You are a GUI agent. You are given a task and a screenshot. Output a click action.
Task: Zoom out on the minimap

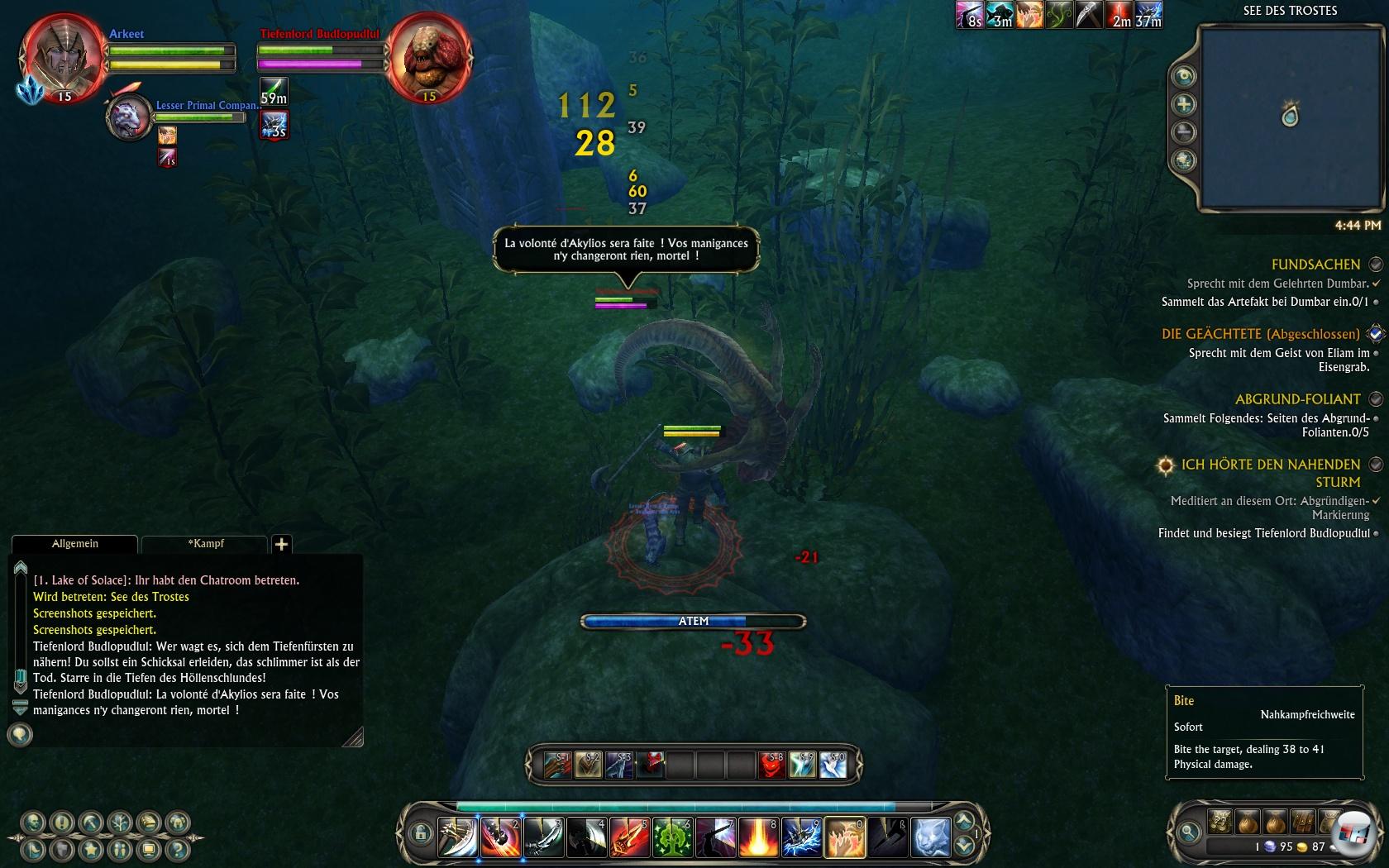tap(1184, 132)
